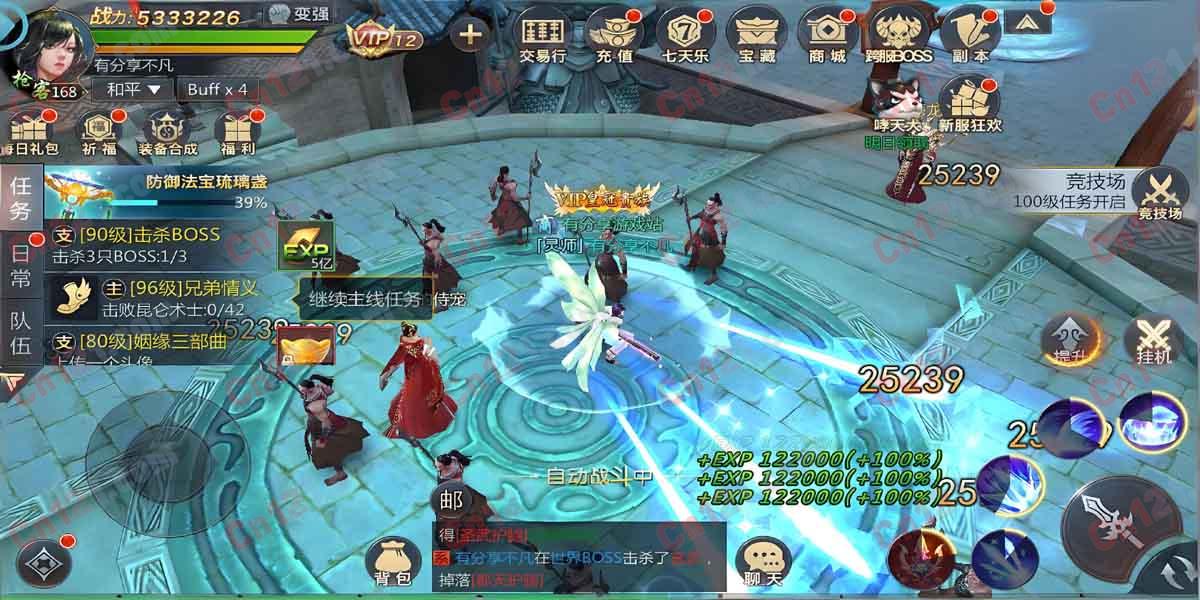
Task: Open the 交易行 trading house
Action: (x=543, y=37)
